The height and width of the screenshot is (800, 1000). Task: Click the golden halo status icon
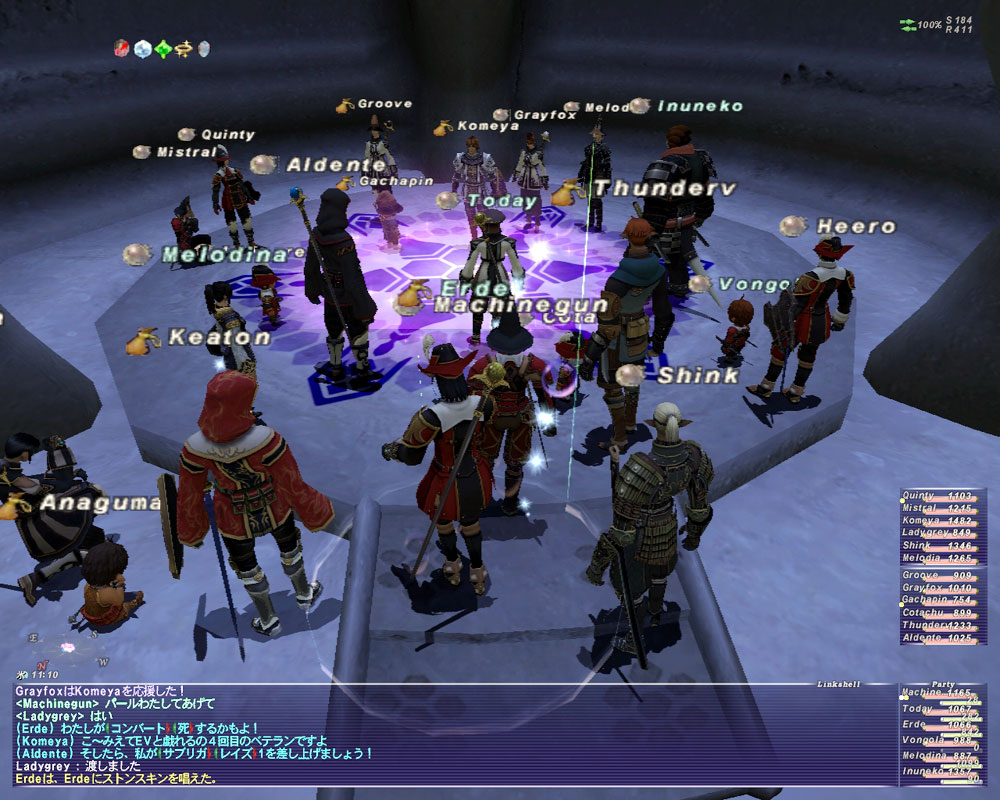tap(183, 48)
